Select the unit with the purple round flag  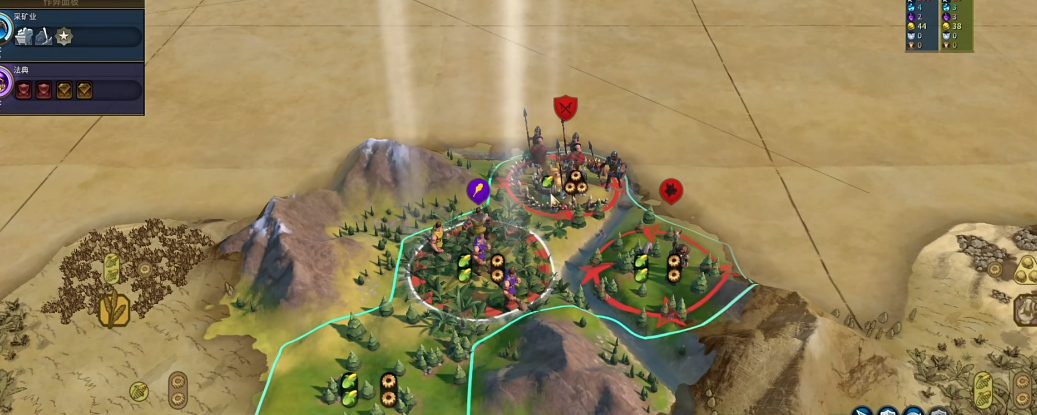point(478,190)
